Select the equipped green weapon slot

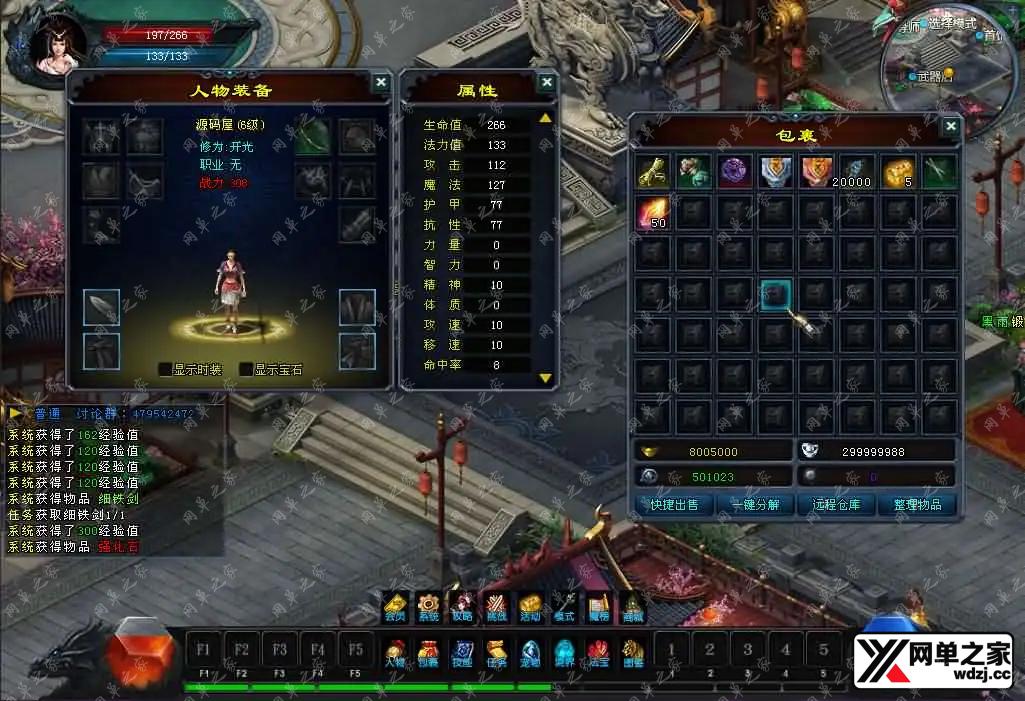coord(312,137)
